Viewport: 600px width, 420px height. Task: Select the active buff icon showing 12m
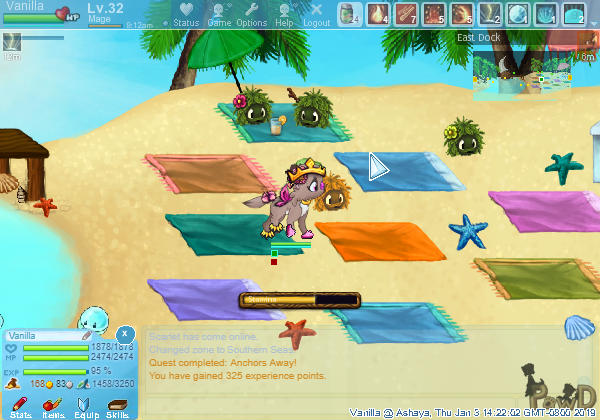point(13,42)
